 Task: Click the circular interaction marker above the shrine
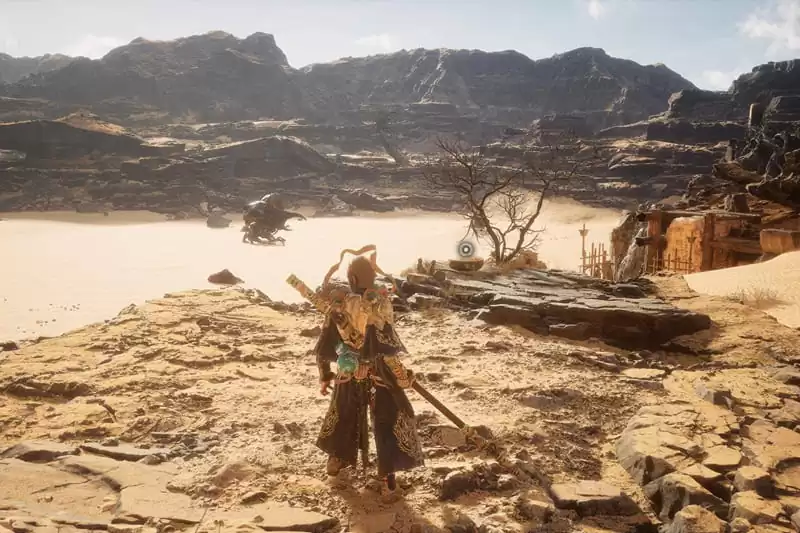[x=466, y=248]
